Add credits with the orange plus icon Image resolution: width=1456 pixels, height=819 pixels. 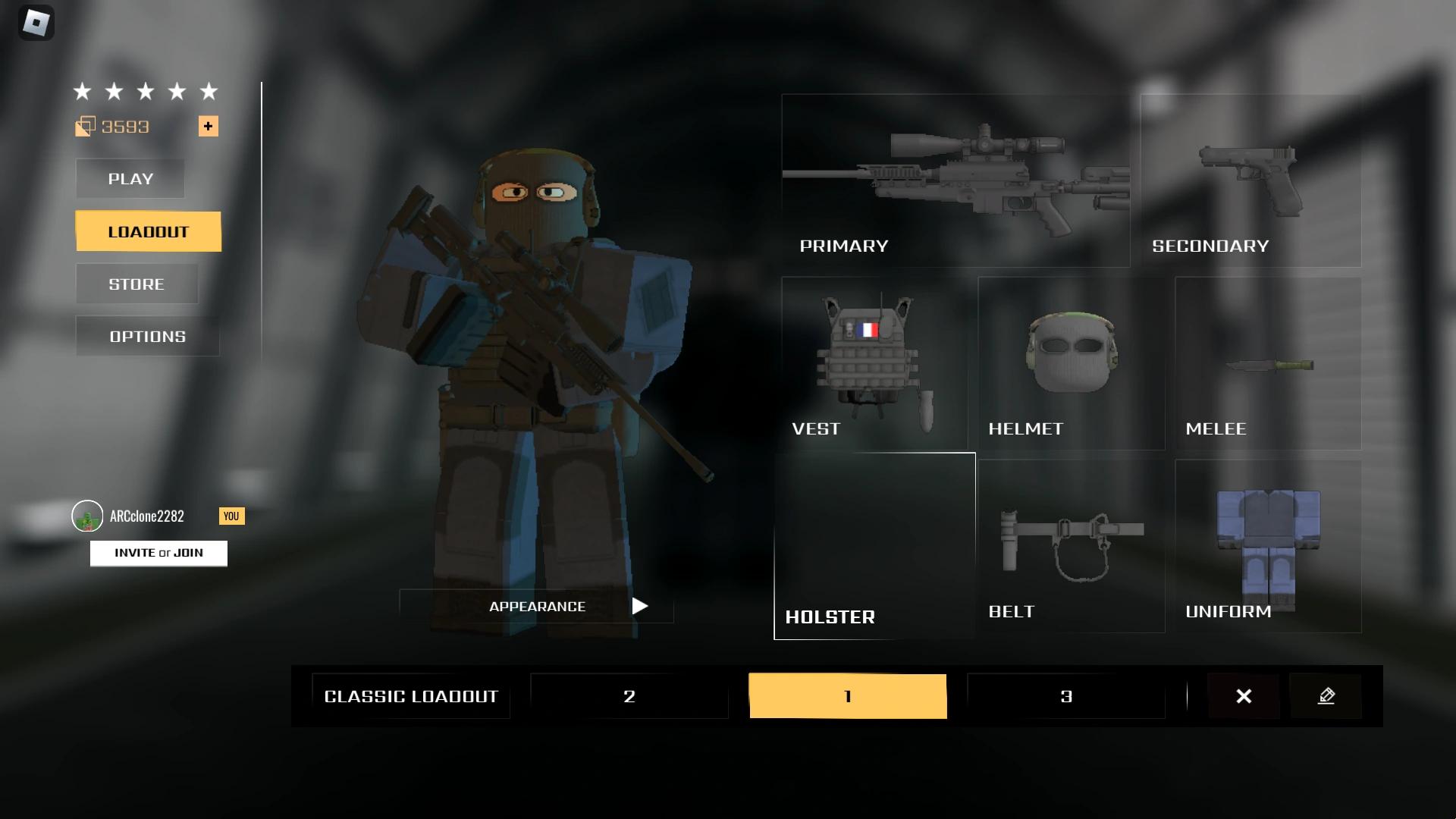pyautogui.click(x=208, y=126)
